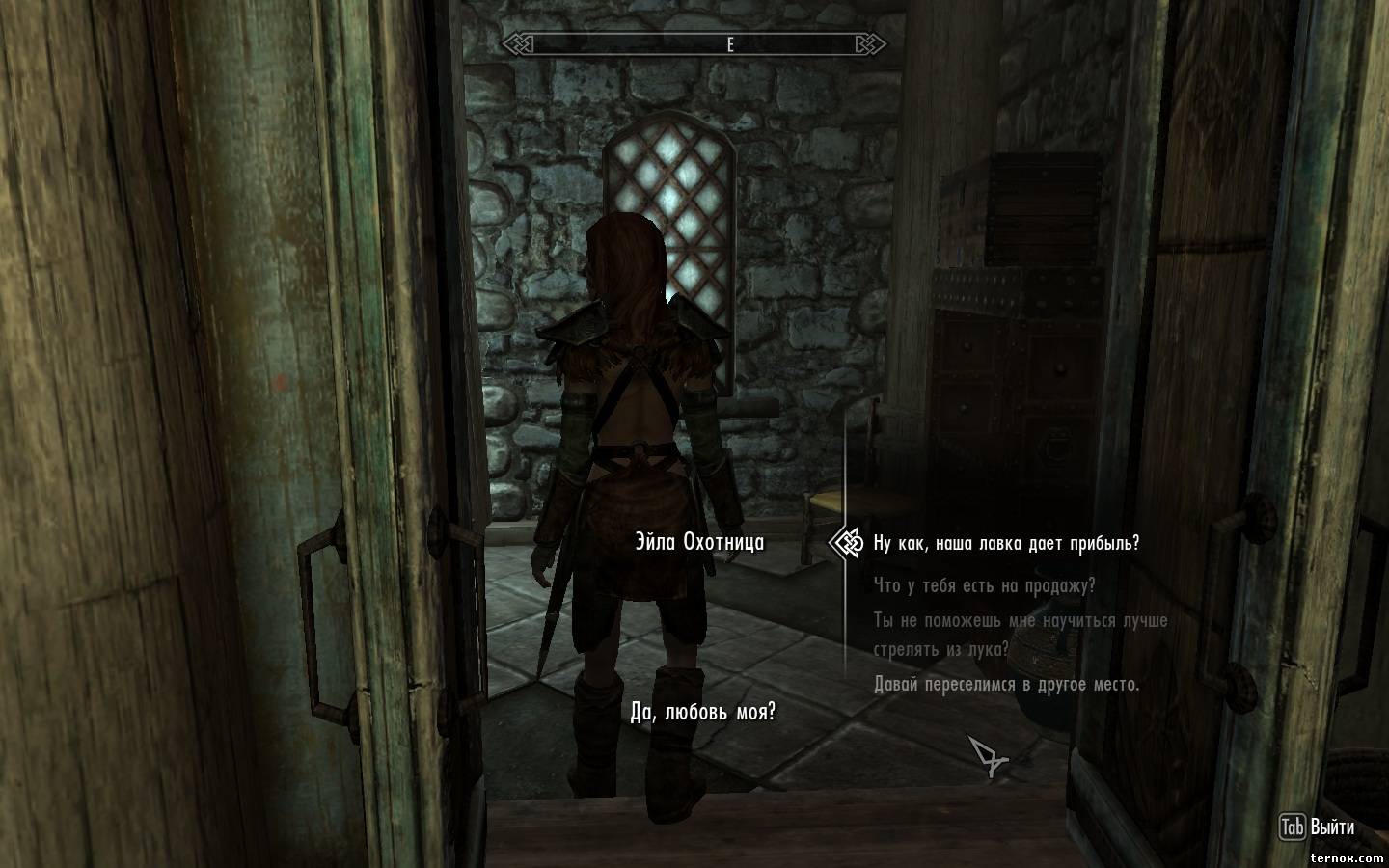Screen dimensions: 1389x868
Task: Choose "Что у тебя есть на продажу?" reply
Action: (984, 586)
